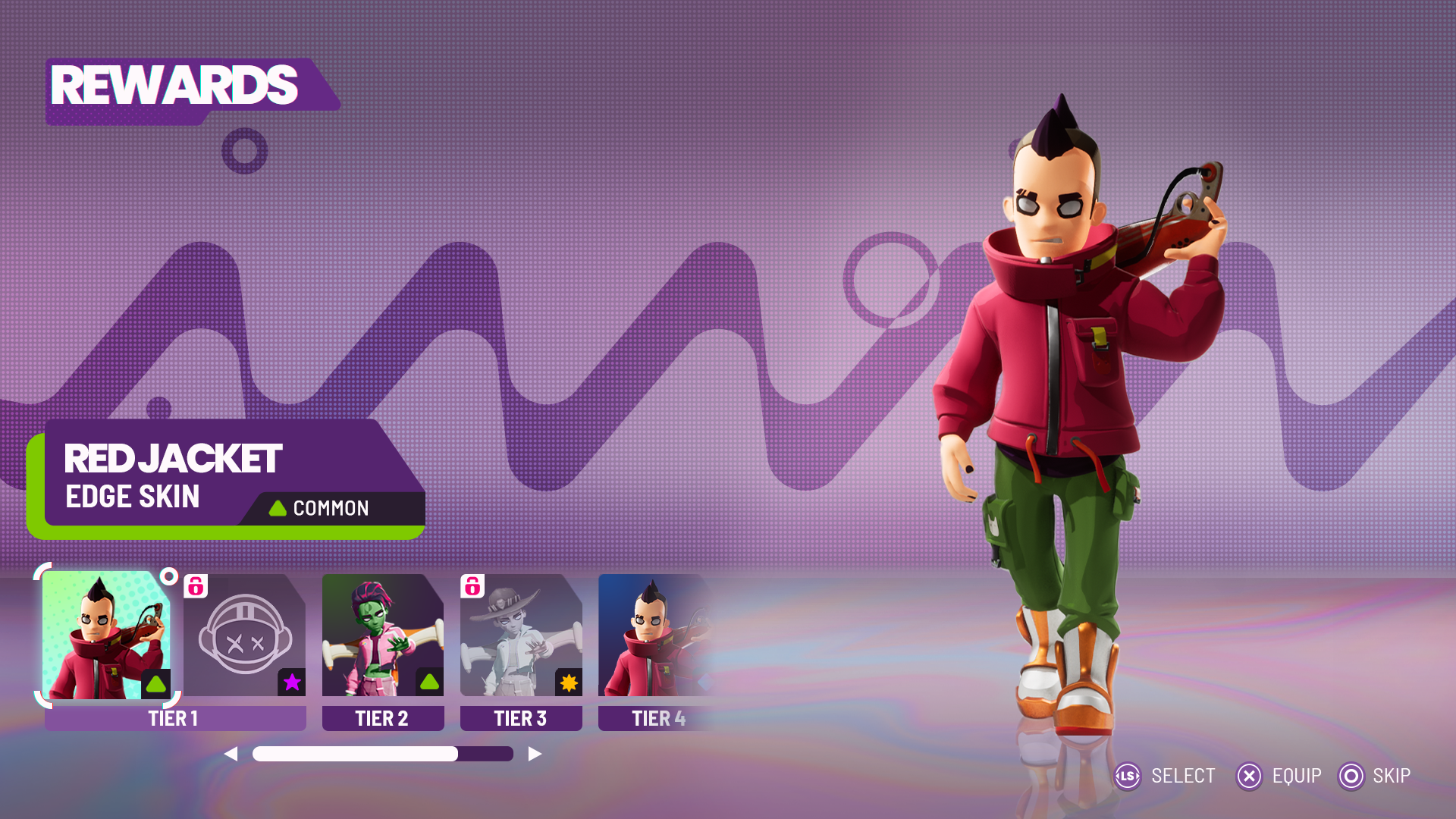Click the left scroll arrow
The image size is (1456, 819).
[x=231, y=754]
